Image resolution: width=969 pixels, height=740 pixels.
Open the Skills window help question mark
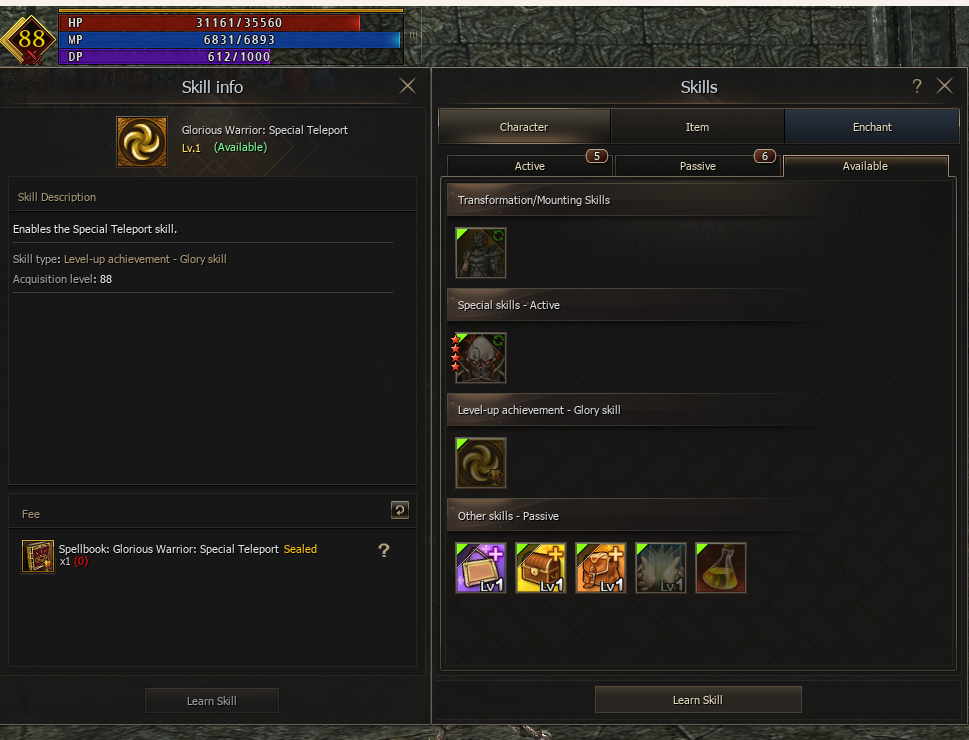917,87
